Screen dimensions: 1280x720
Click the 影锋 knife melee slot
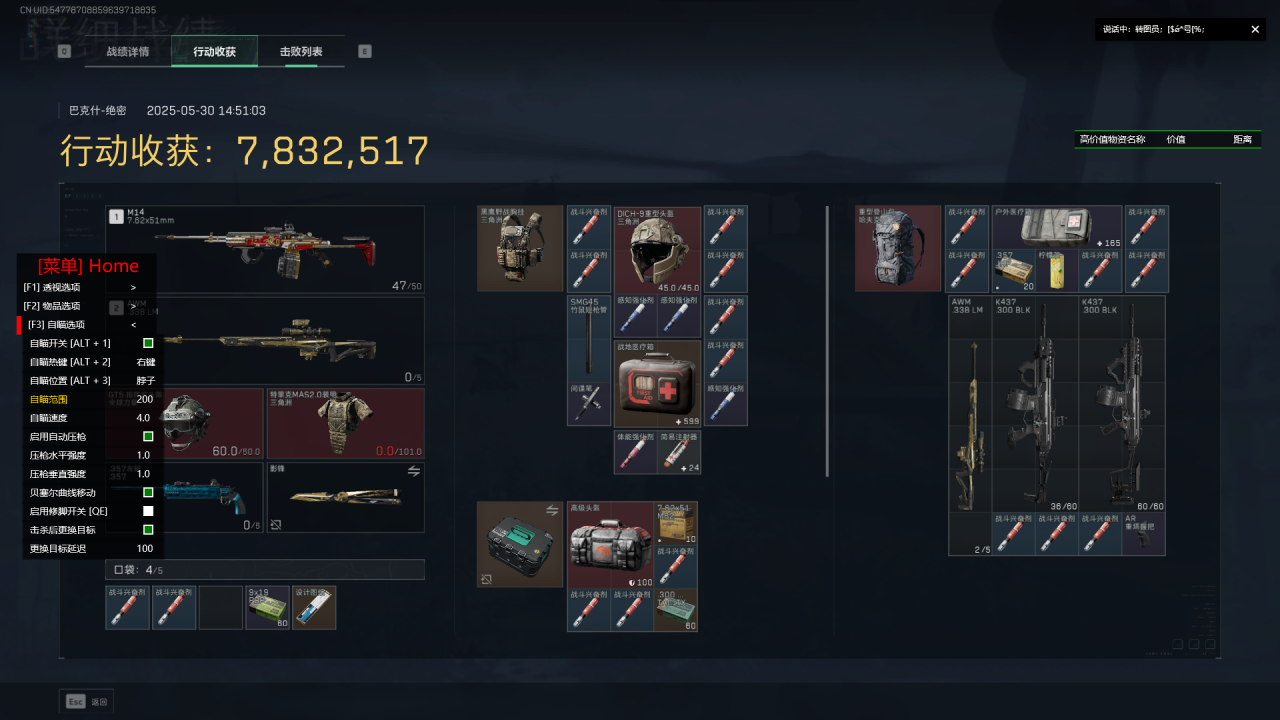click(345, 497)
